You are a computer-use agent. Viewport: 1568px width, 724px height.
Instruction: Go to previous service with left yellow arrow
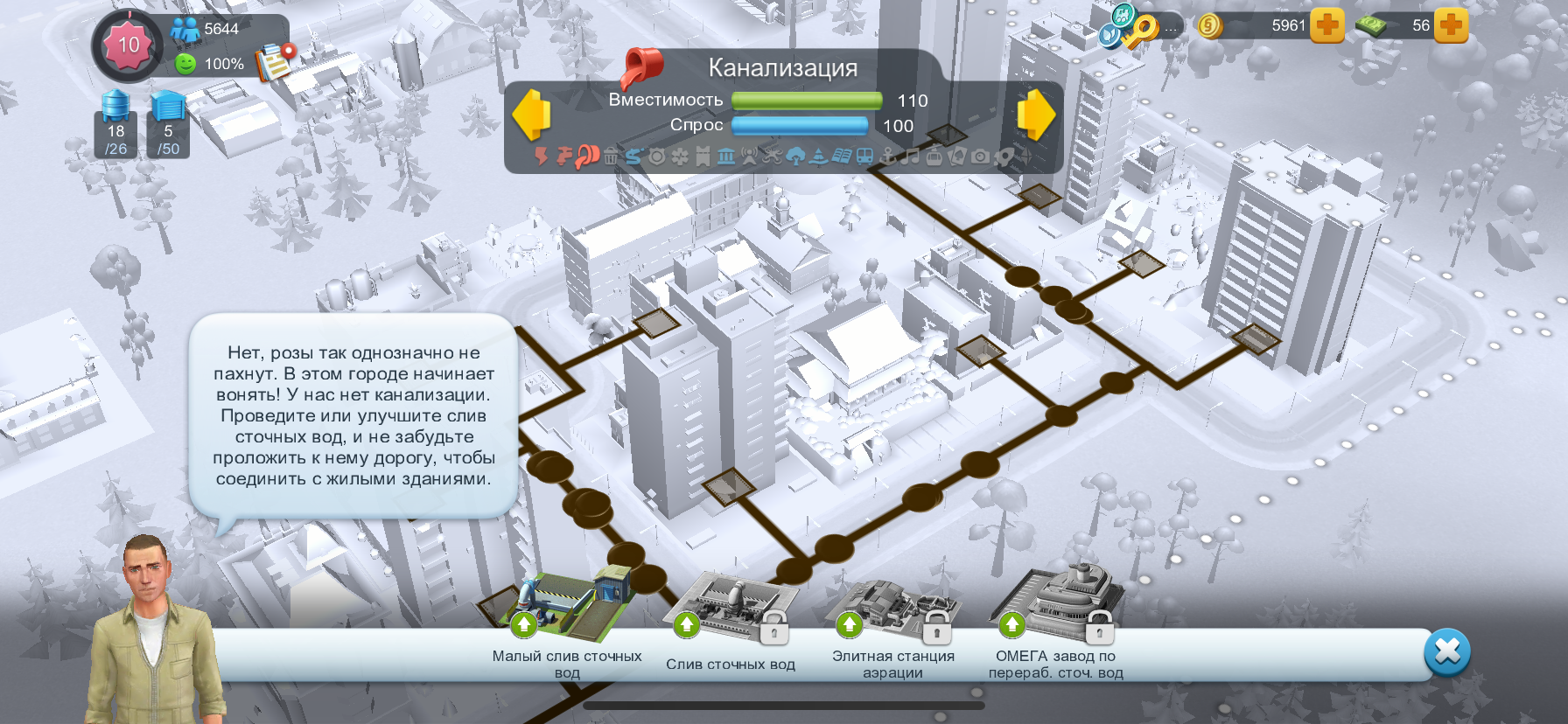click(x=531, y=115)
